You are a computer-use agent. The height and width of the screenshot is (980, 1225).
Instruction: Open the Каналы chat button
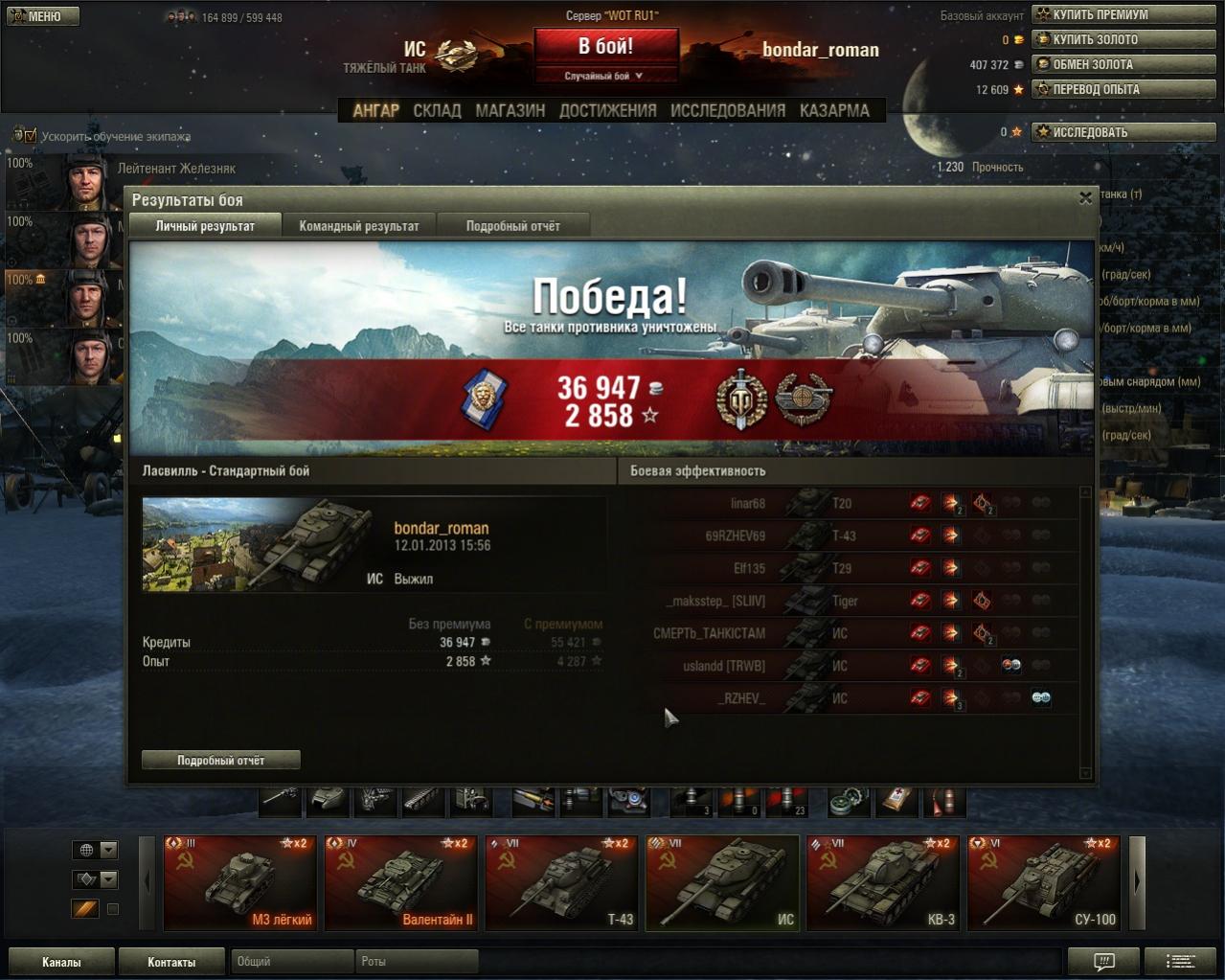click(x=61, y=962)
